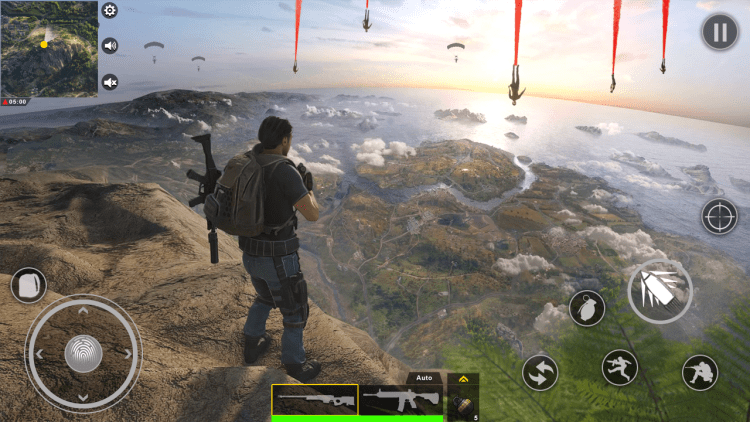The width and height of the screenshot is (750, 422).
Task: Open the backpack inventory
Action: pyautogui.click(x=28, y=285)
